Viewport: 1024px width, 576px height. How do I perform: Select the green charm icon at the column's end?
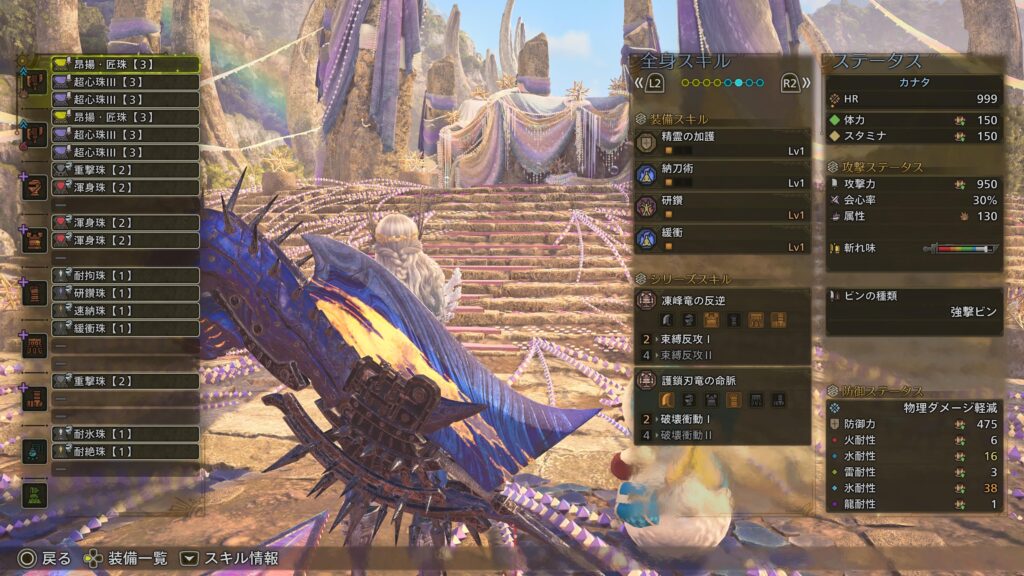[35, 494]
